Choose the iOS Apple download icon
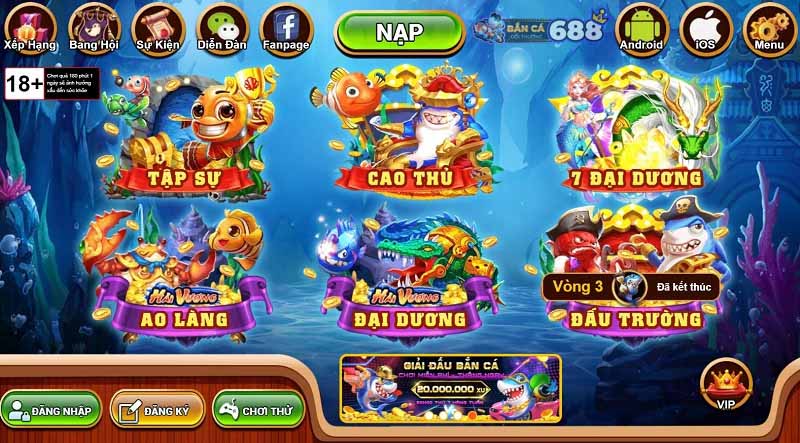The height and width of the screenshot is (443, 800). pos(705,27)
